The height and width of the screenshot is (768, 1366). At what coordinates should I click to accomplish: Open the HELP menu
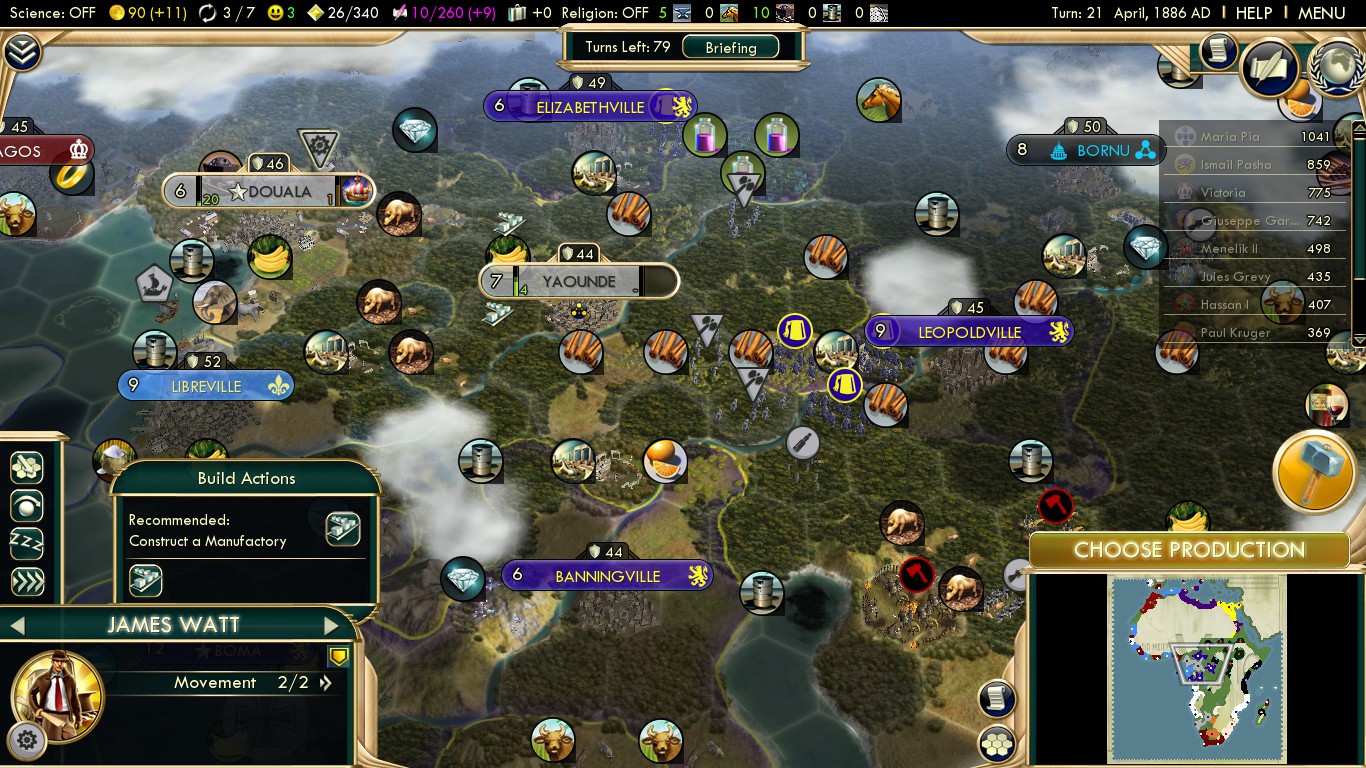(1253, 13)
